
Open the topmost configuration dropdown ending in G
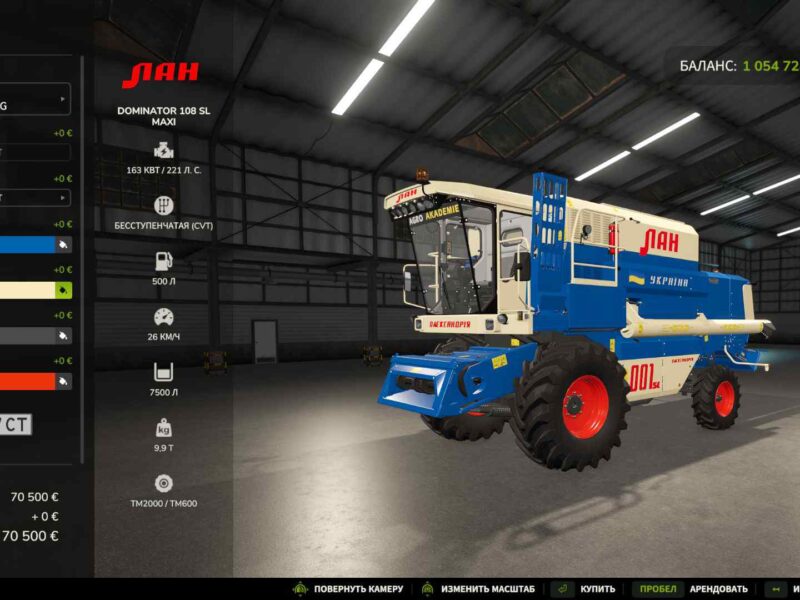[x=35, y=99]
